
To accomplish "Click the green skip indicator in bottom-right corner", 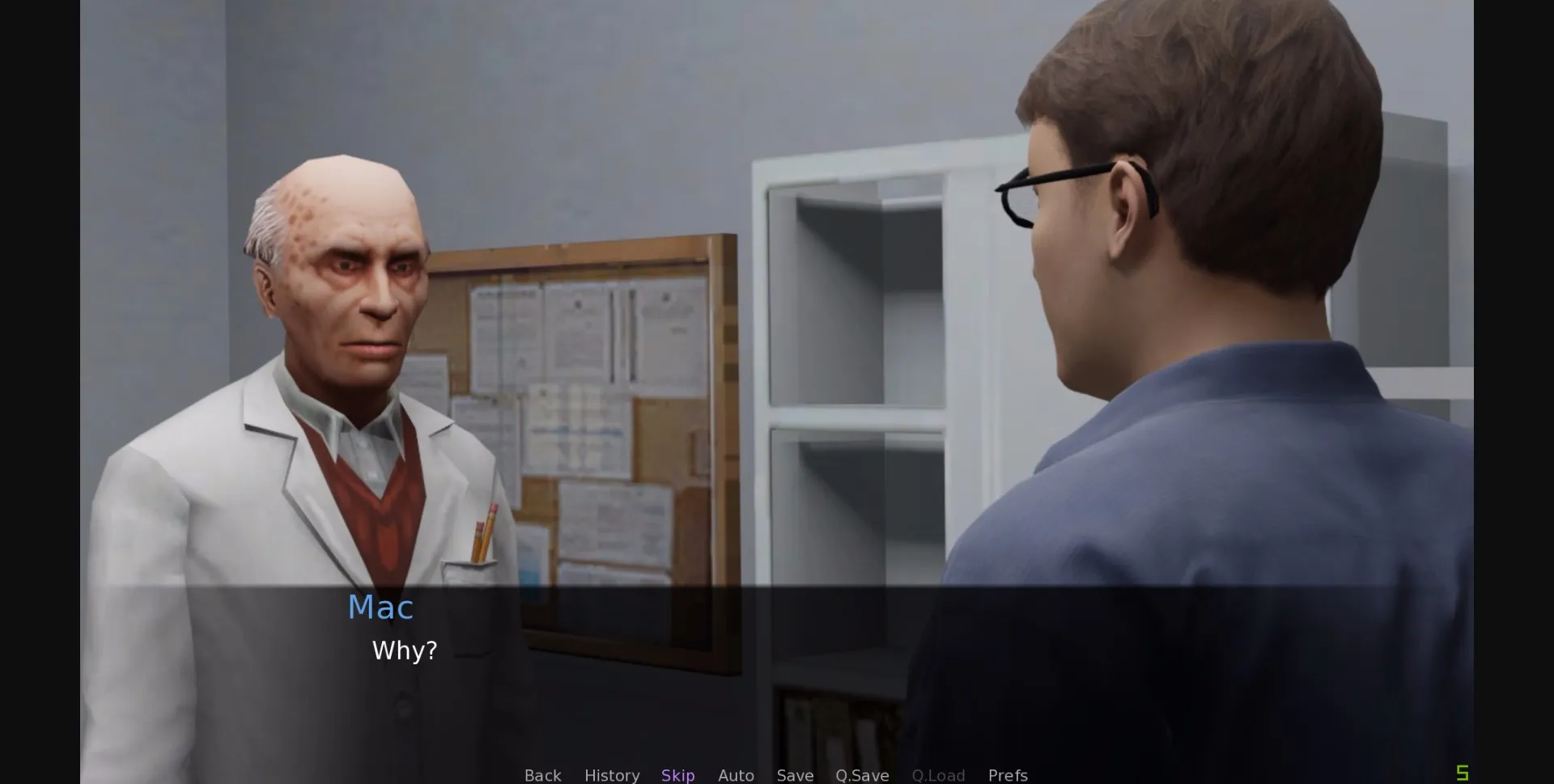I will click(1463, 773).
